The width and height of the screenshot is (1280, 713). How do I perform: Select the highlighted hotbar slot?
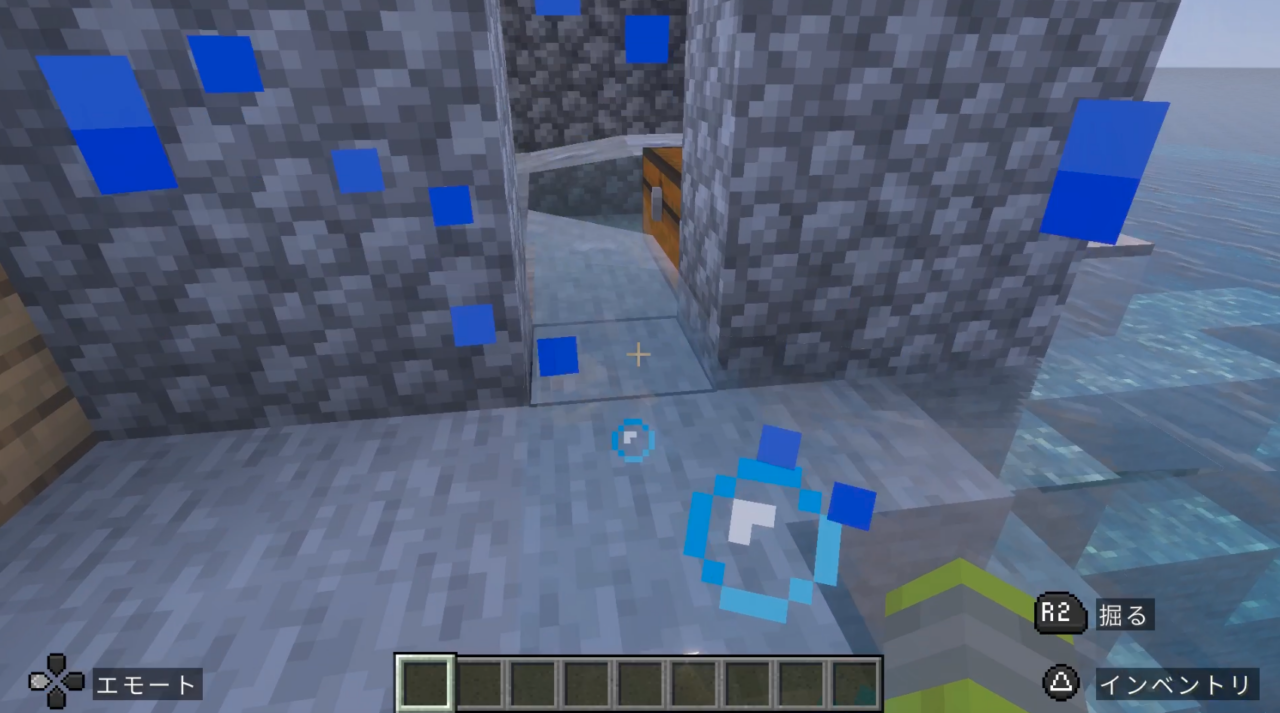point(426,684)
